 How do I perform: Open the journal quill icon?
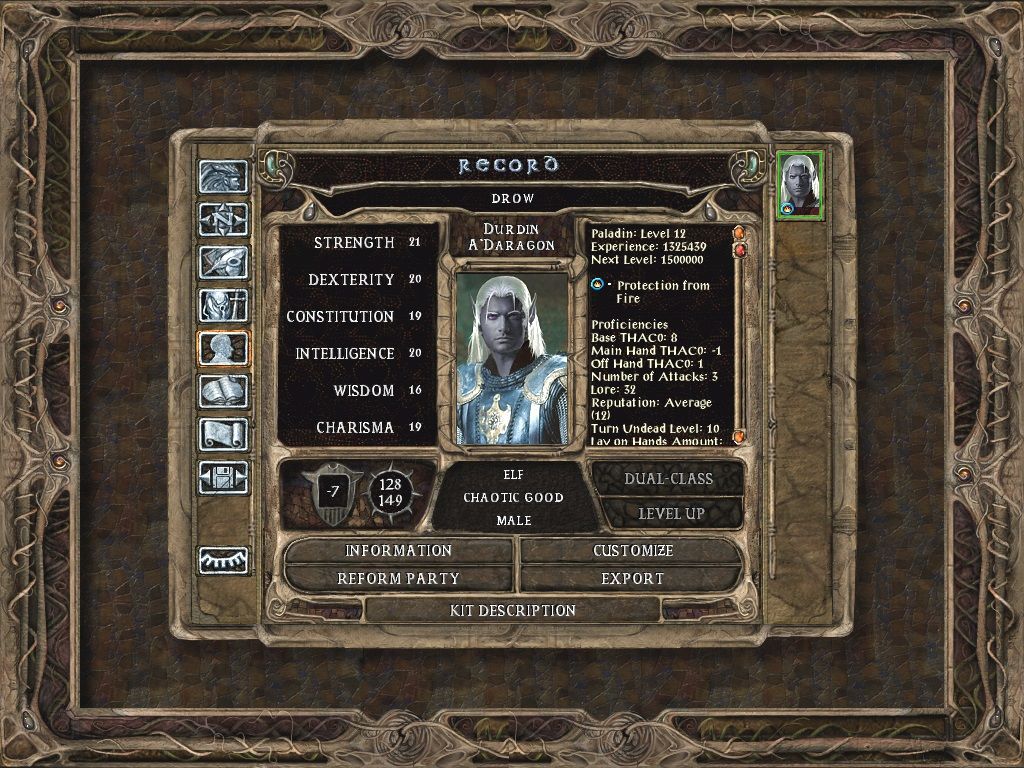[x=222, y=262]
